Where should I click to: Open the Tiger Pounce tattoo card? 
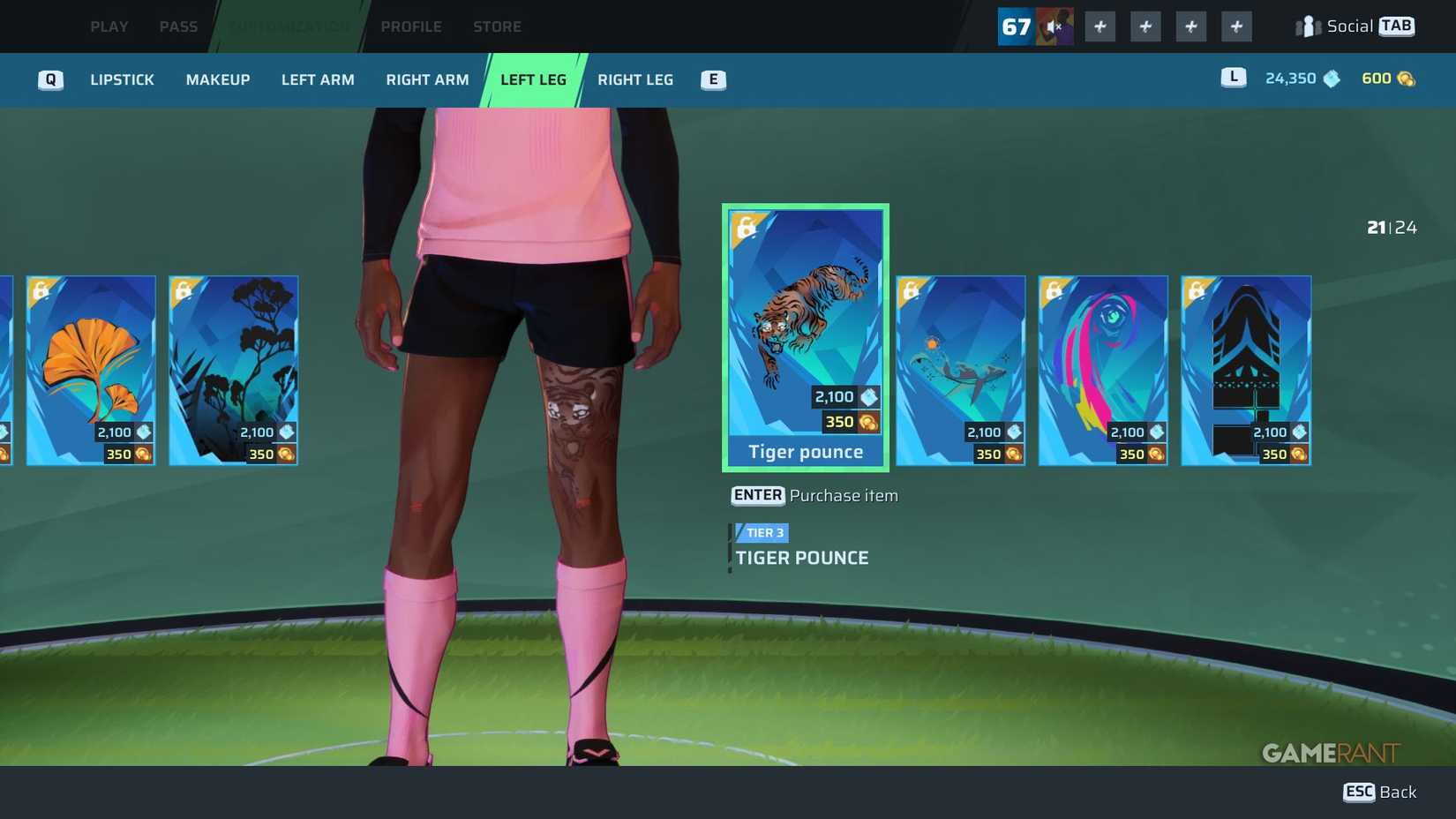click(x=805, y=335)
